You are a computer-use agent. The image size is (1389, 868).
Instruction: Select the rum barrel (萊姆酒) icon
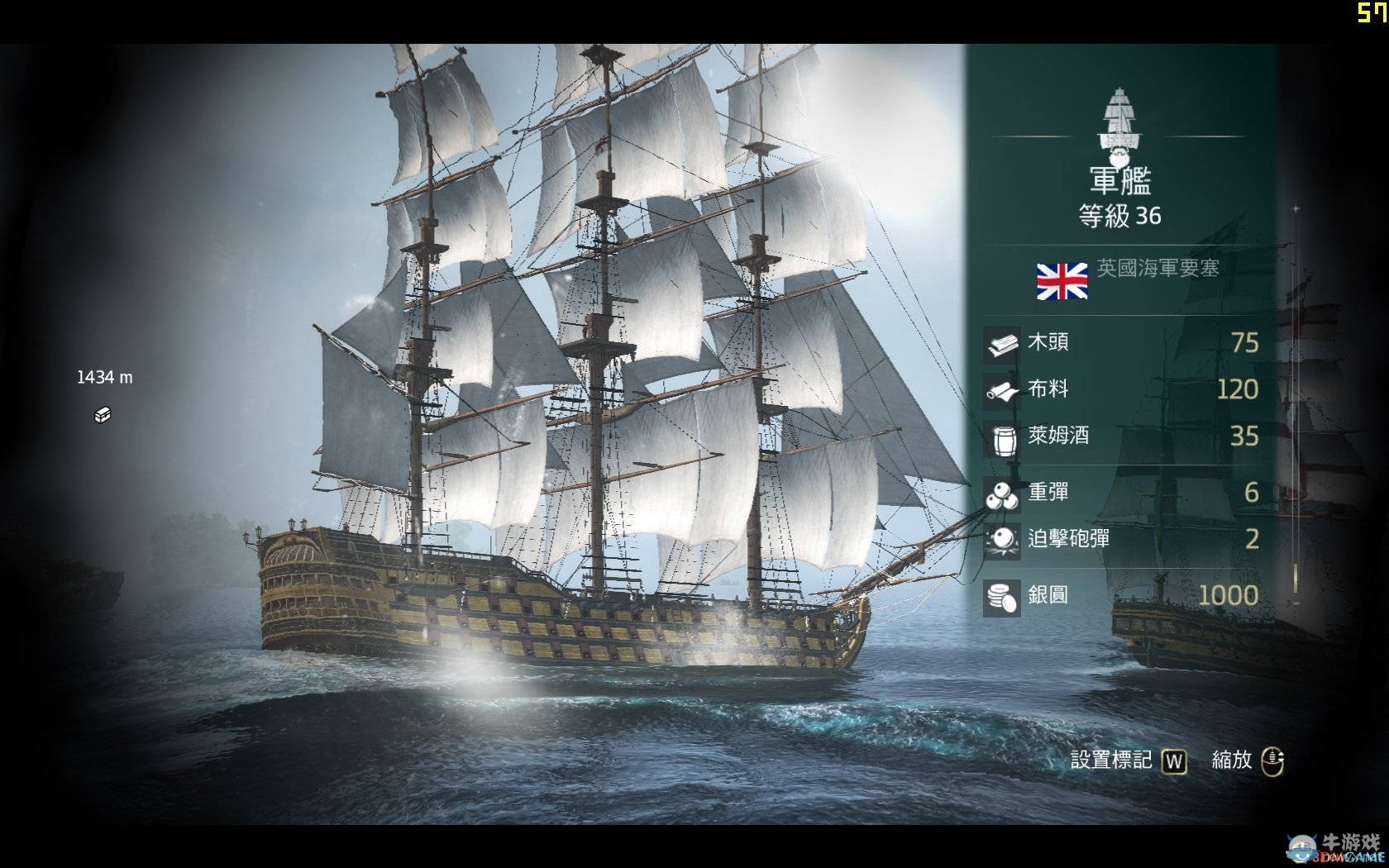click(1002, 438)
